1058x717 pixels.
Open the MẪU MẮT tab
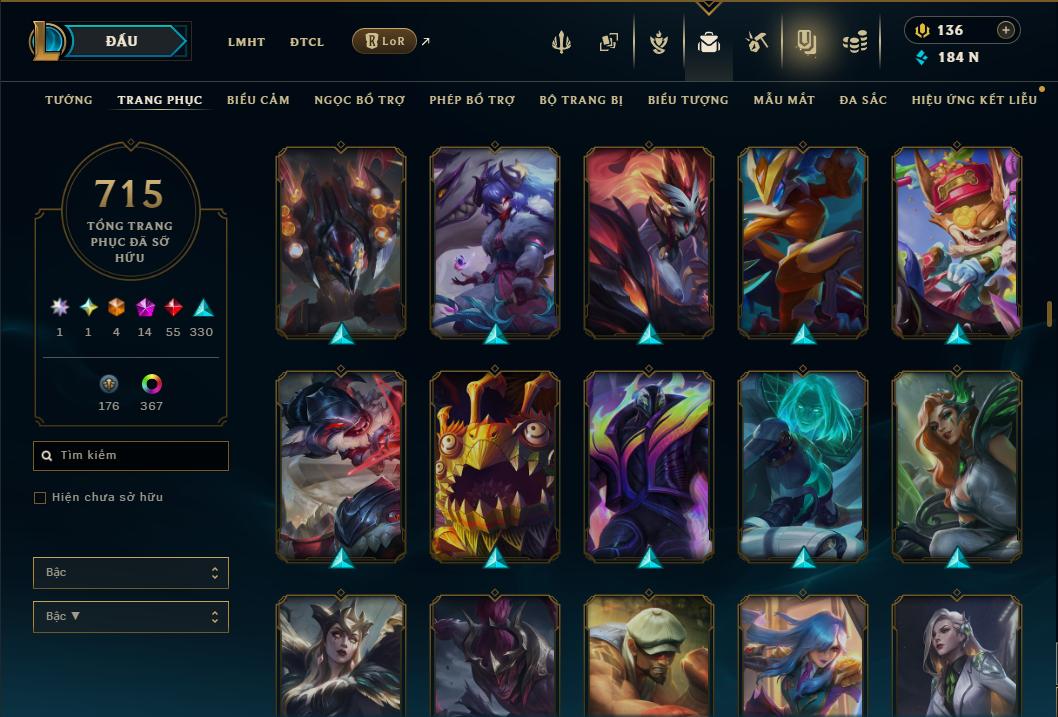pyautogui.click(x=784, y=100)
